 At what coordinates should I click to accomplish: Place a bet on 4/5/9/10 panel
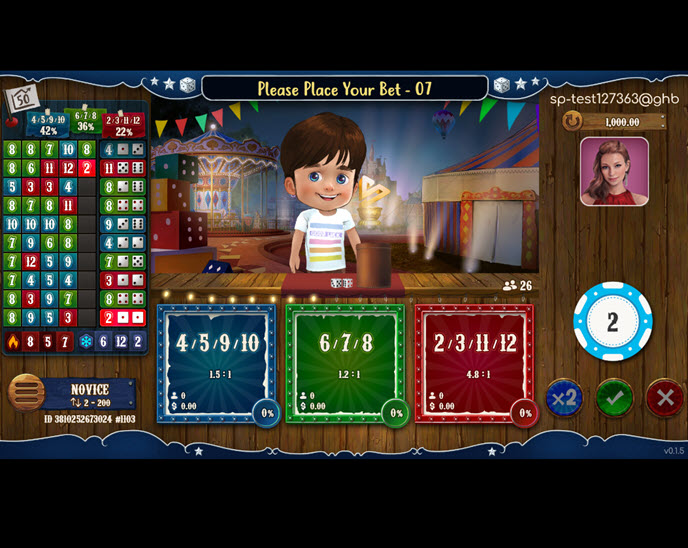(x=216, y=362)
